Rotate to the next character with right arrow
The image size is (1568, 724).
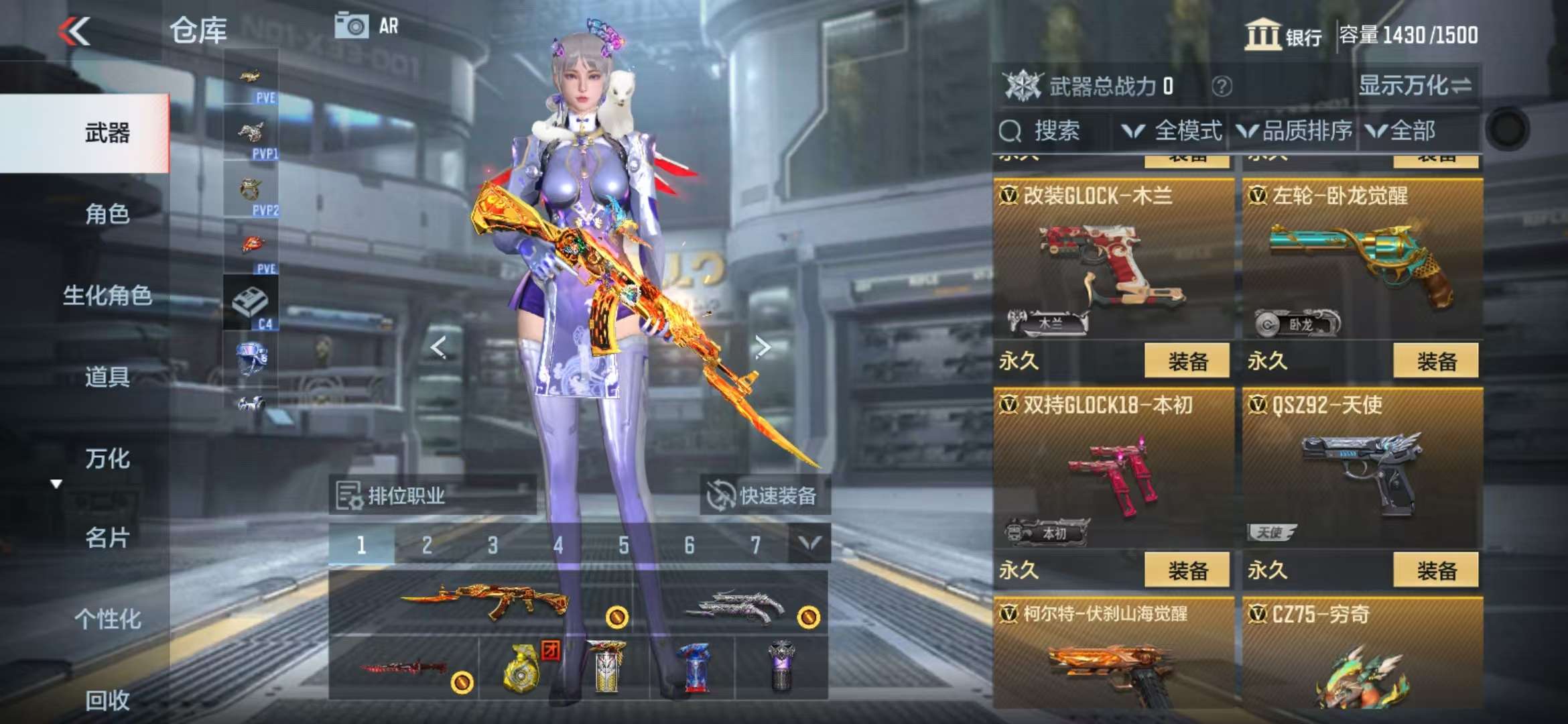tap(763, 347)
